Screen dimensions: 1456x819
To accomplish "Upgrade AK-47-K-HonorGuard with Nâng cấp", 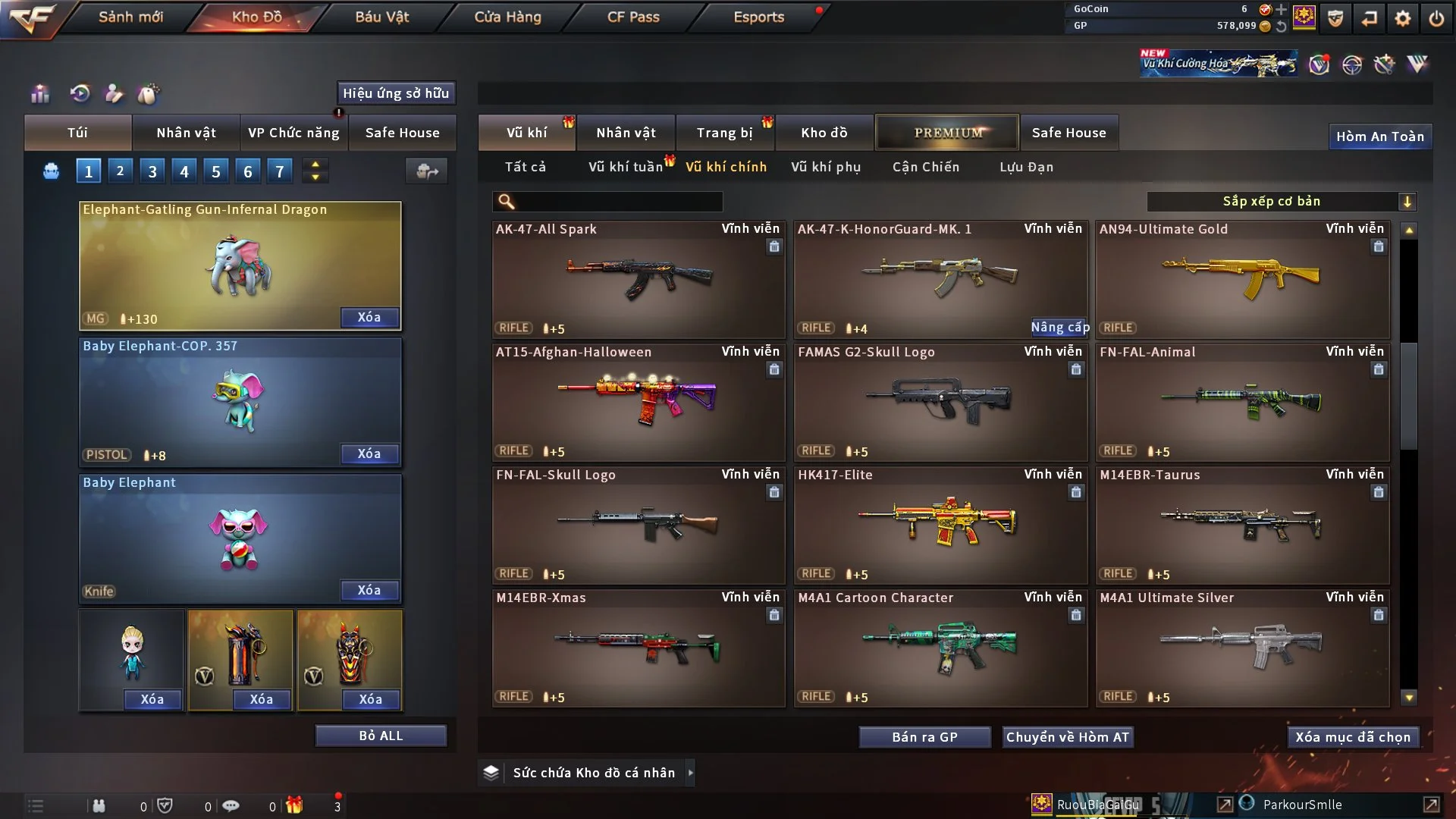I will pyautogui.click(x=1059, y=327).
